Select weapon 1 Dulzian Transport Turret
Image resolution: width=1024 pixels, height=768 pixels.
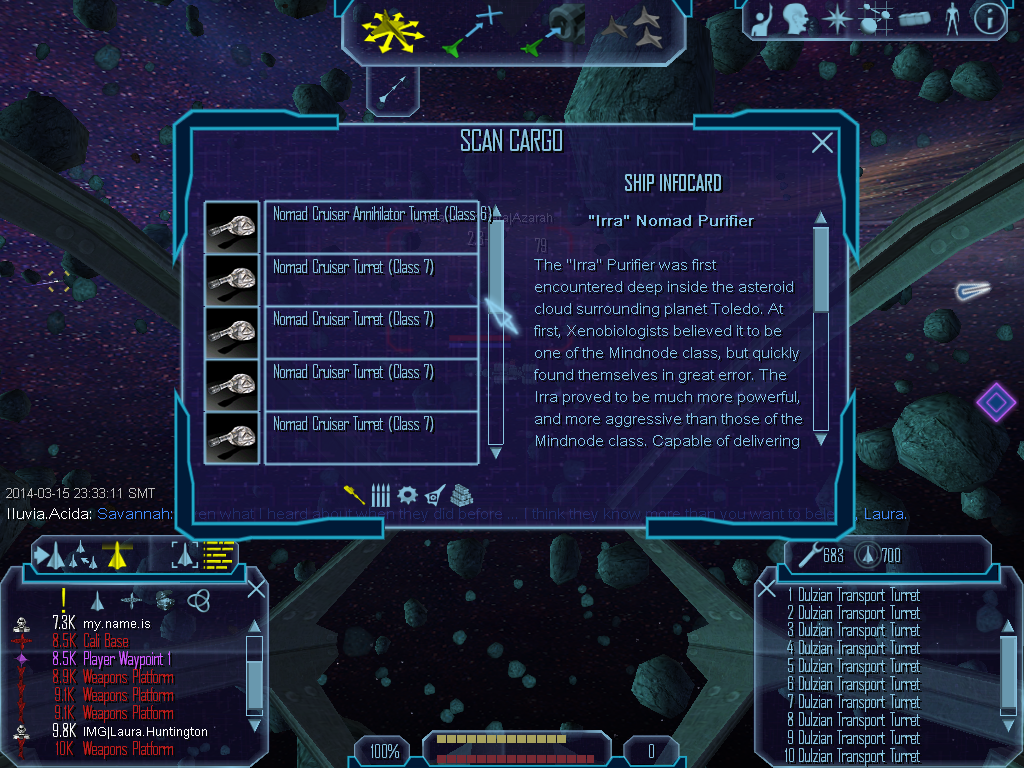pos(853,595)
